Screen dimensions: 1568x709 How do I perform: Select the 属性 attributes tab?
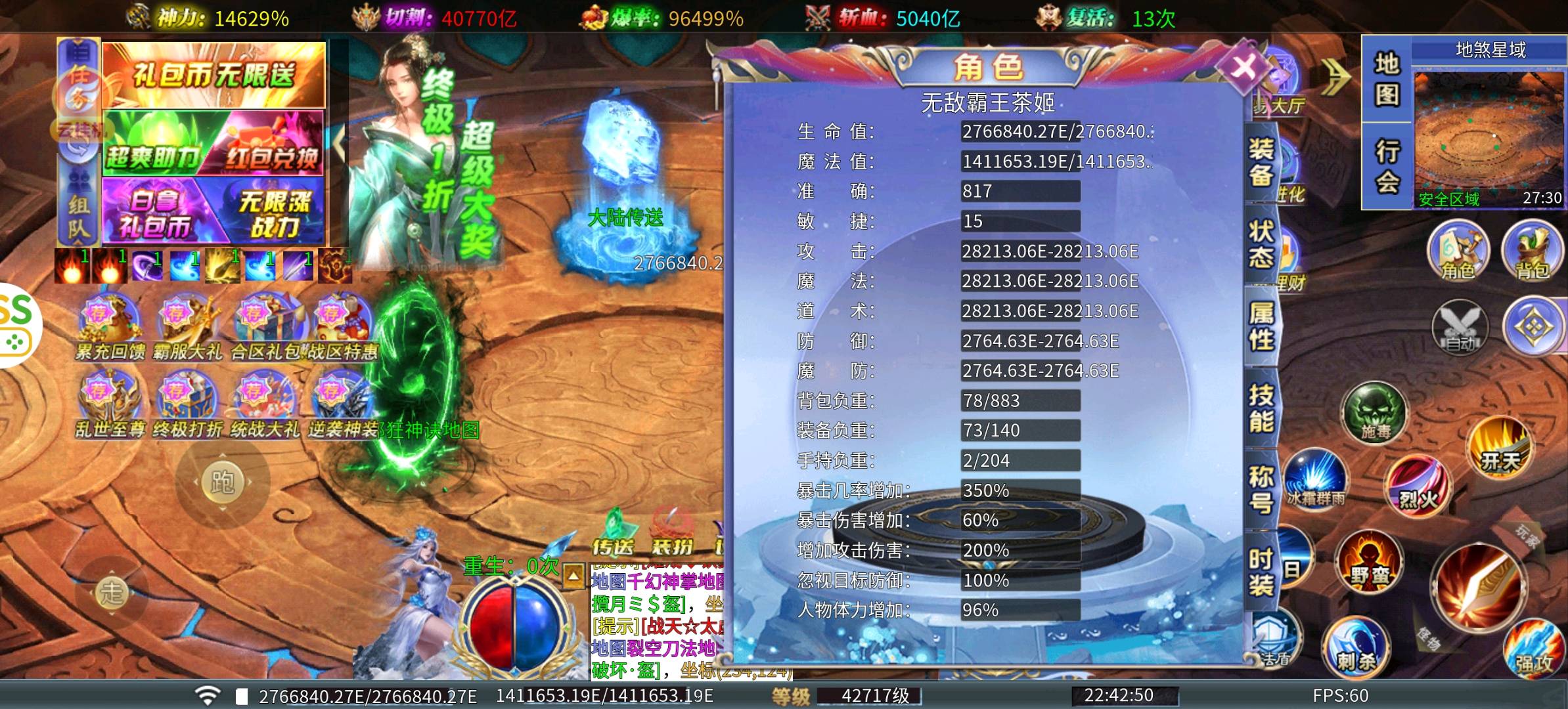tap(1261, 326)
